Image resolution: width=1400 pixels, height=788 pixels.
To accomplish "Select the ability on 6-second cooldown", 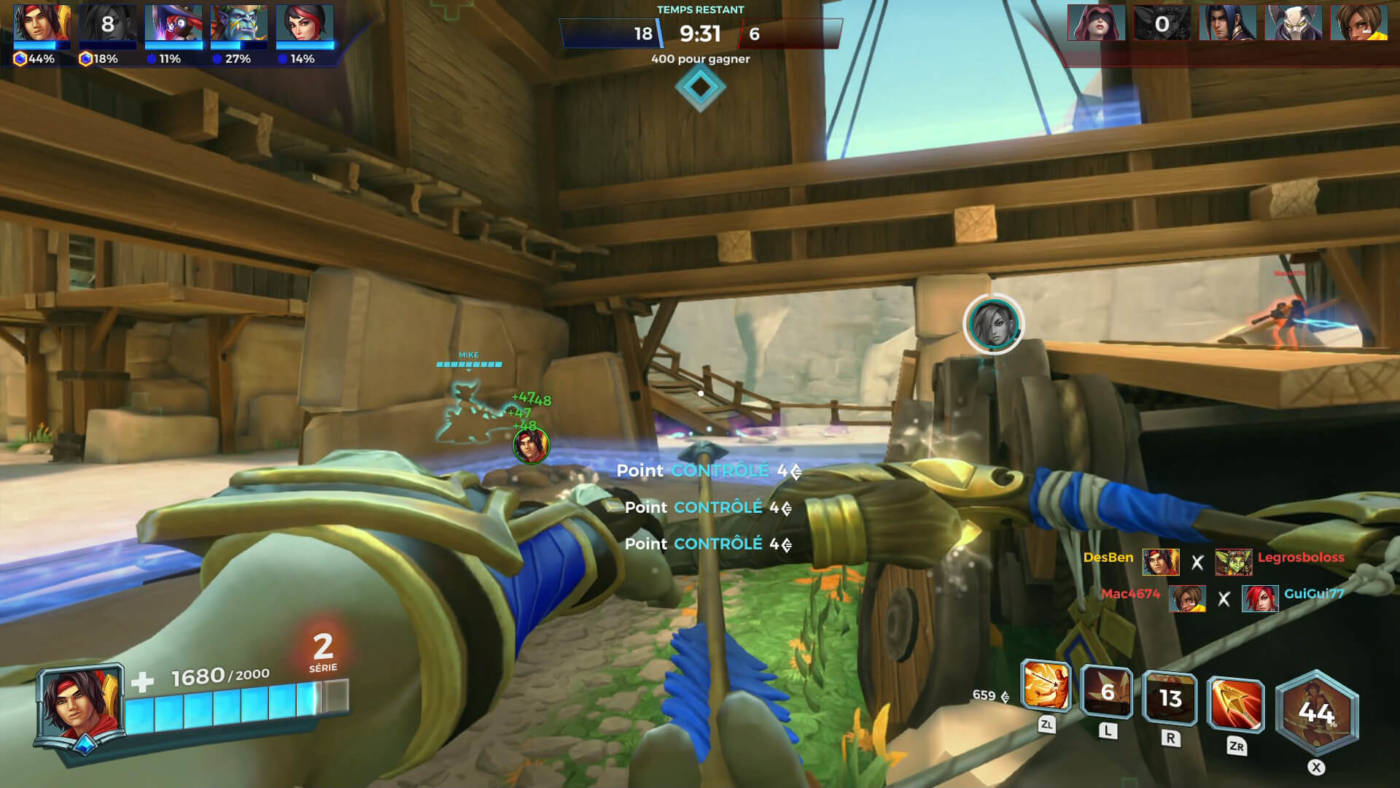I will 1107,692.
